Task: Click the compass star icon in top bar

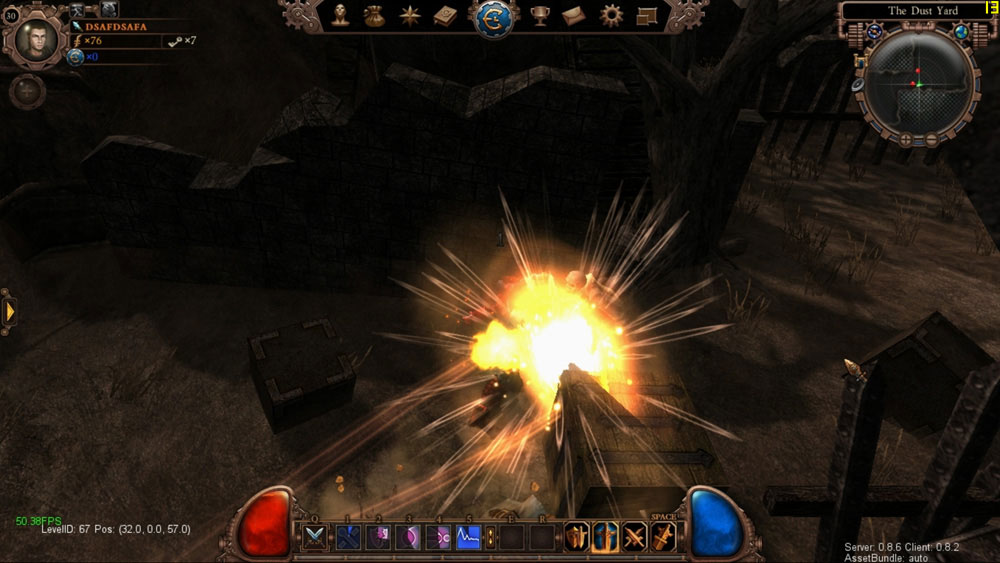Action: click(x=408, y=15)
